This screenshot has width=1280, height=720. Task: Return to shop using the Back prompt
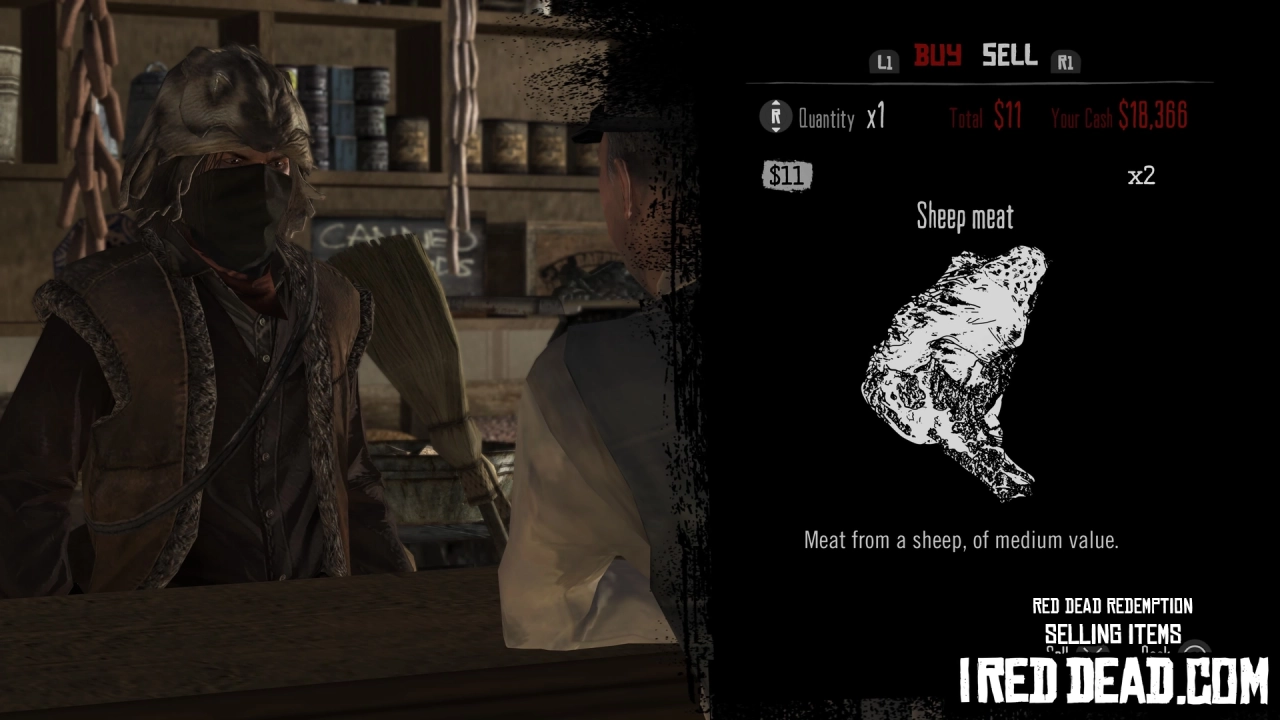tap(1155, 650)
